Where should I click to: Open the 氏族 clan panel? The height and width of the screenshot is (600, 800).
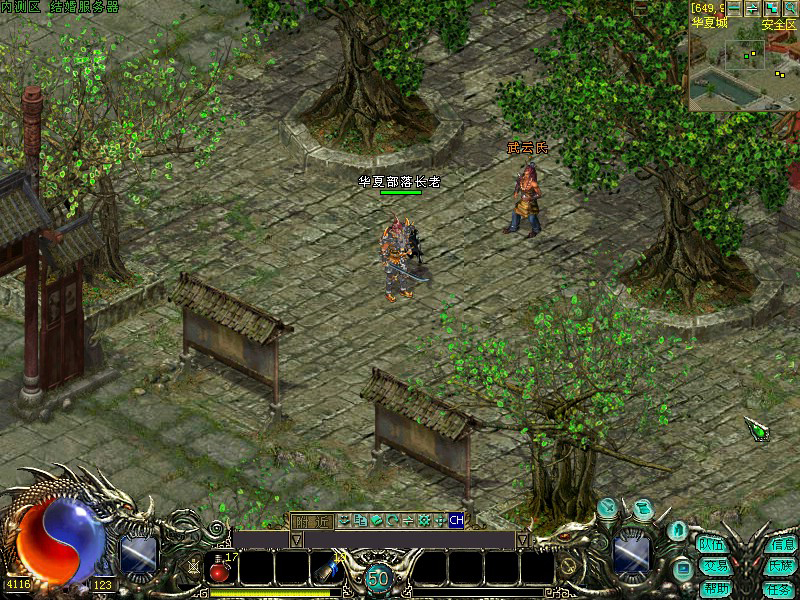click(x=780, y=566)
